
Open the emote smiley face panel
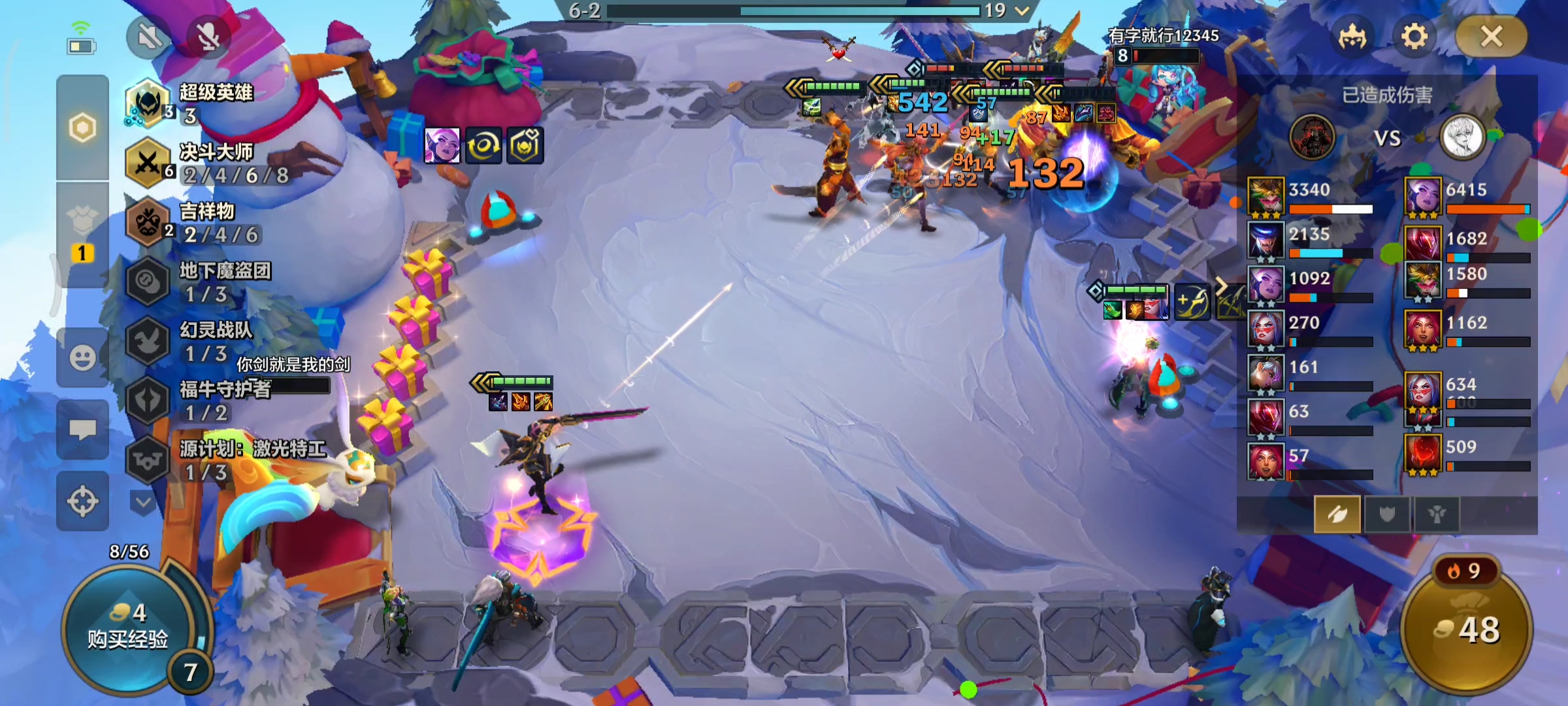point(82,358)
